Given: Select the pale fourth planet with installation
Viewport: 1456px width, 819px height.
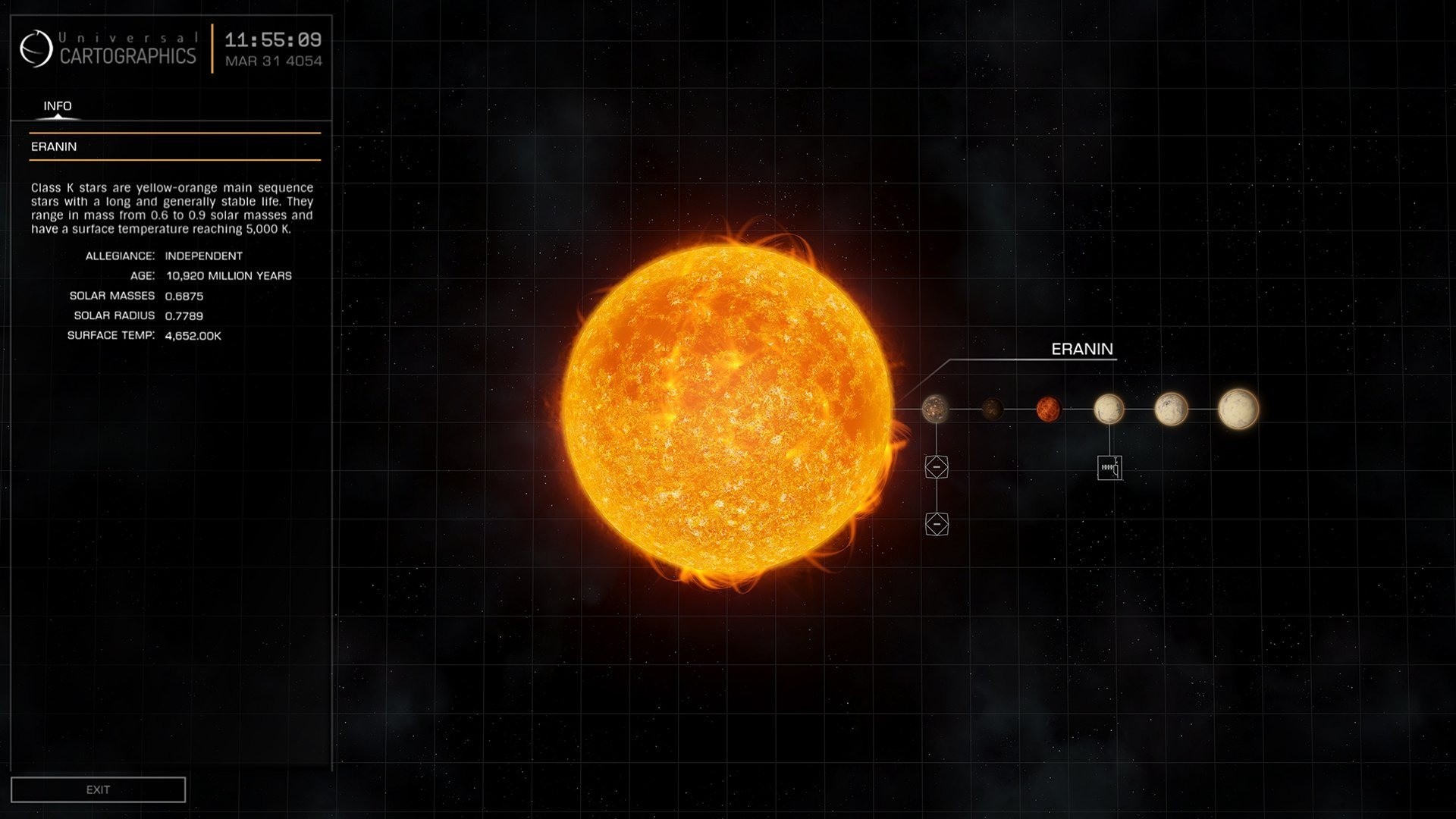Looking at the screenshot, I should tap(1109, 409).
